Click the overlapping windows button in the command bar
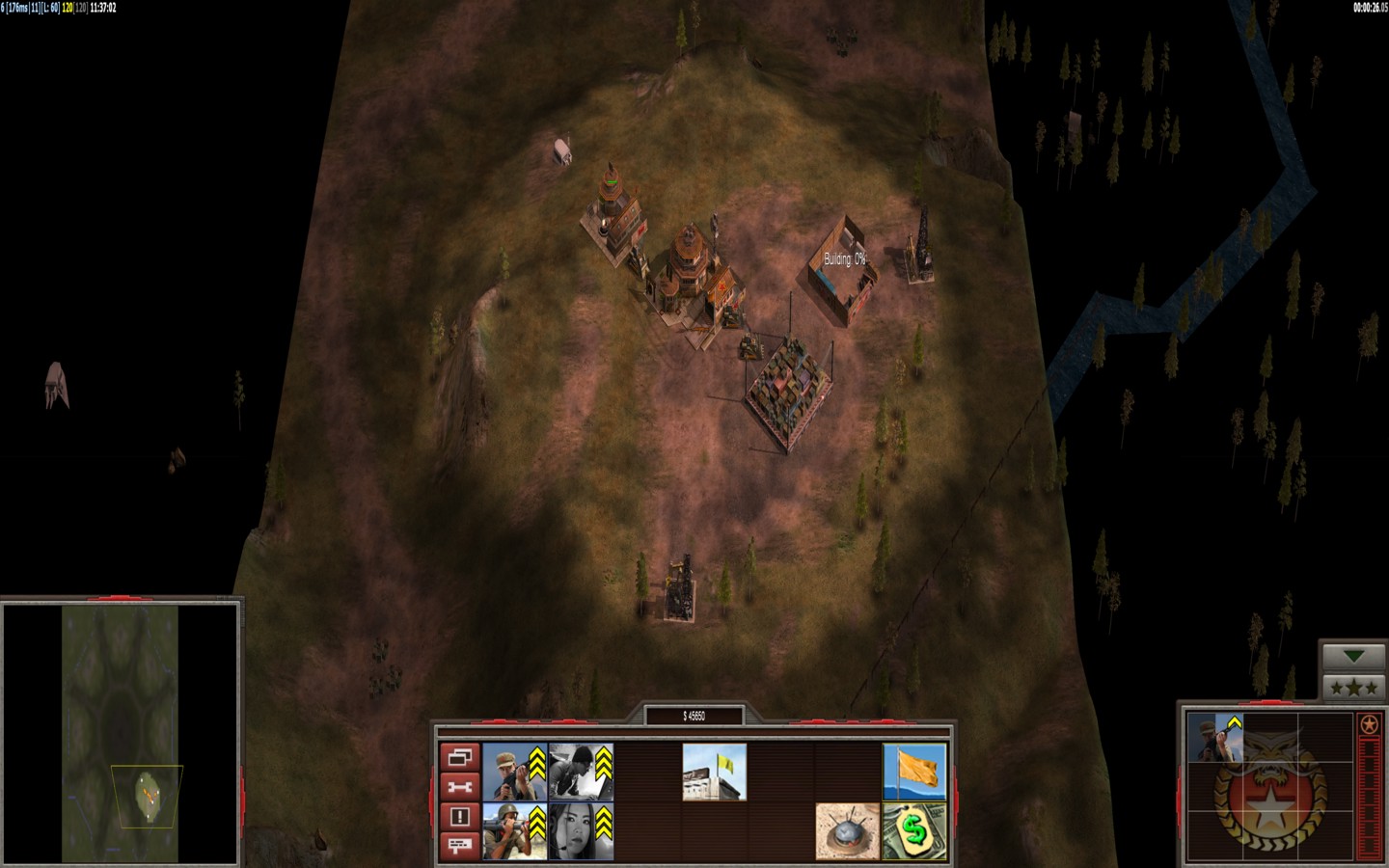Screen dimensions: 1389x868 click(459, 757)
